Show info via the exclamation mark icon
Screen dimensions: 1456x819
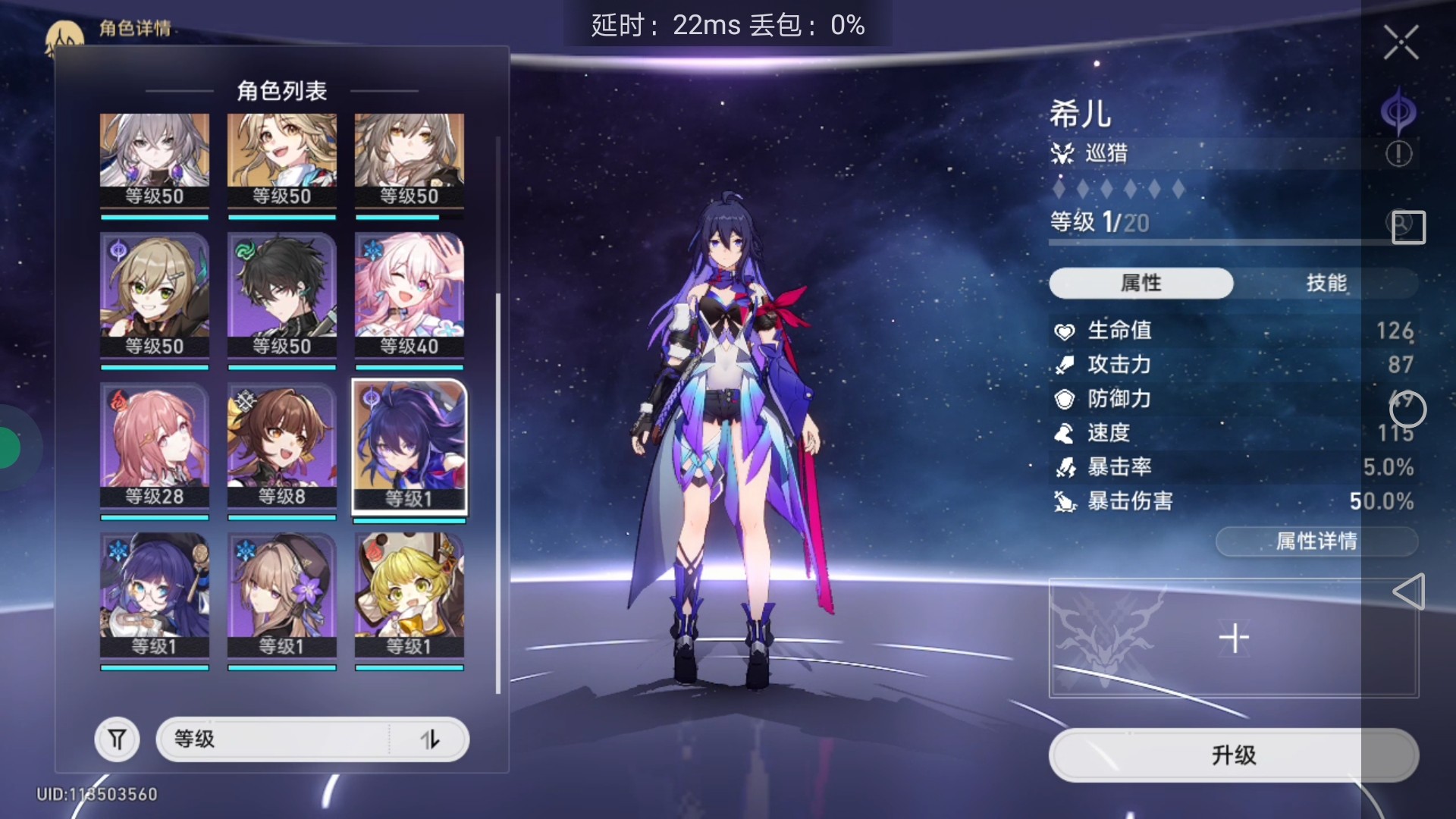click(1398, 154)
